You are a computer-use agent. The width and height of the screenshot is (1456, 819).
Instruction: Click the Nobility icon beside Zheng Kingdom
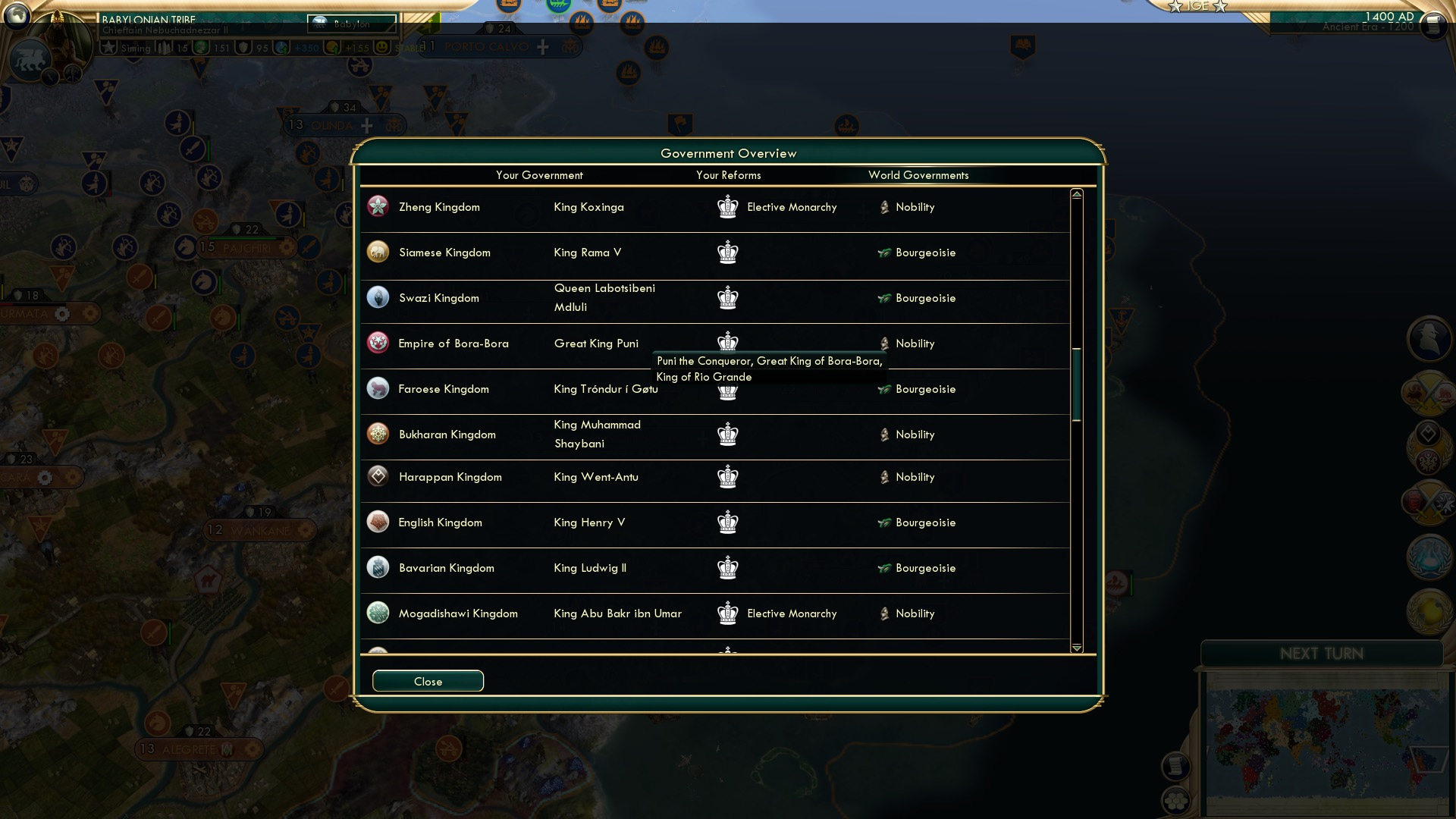click(886, 206)
